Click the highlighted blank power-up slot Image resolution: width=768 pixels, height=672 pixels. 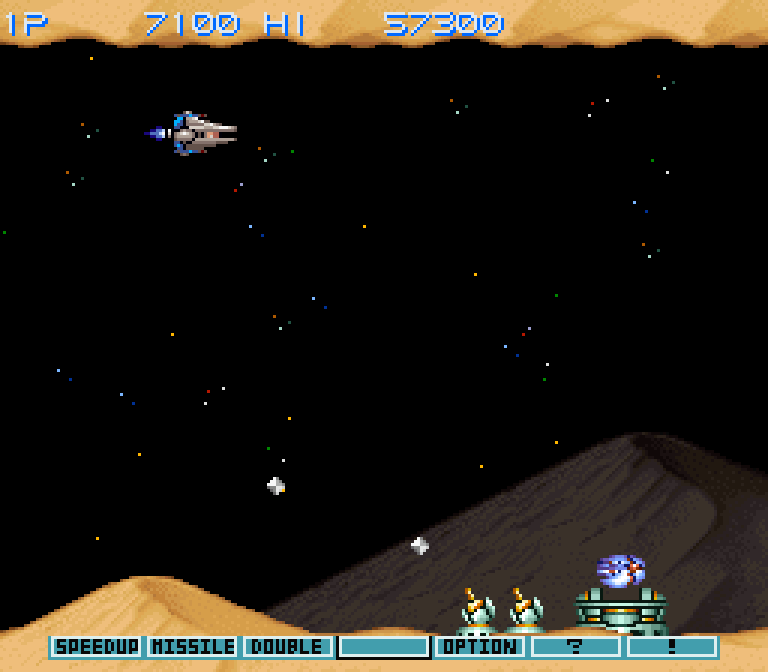coord(384,647)
